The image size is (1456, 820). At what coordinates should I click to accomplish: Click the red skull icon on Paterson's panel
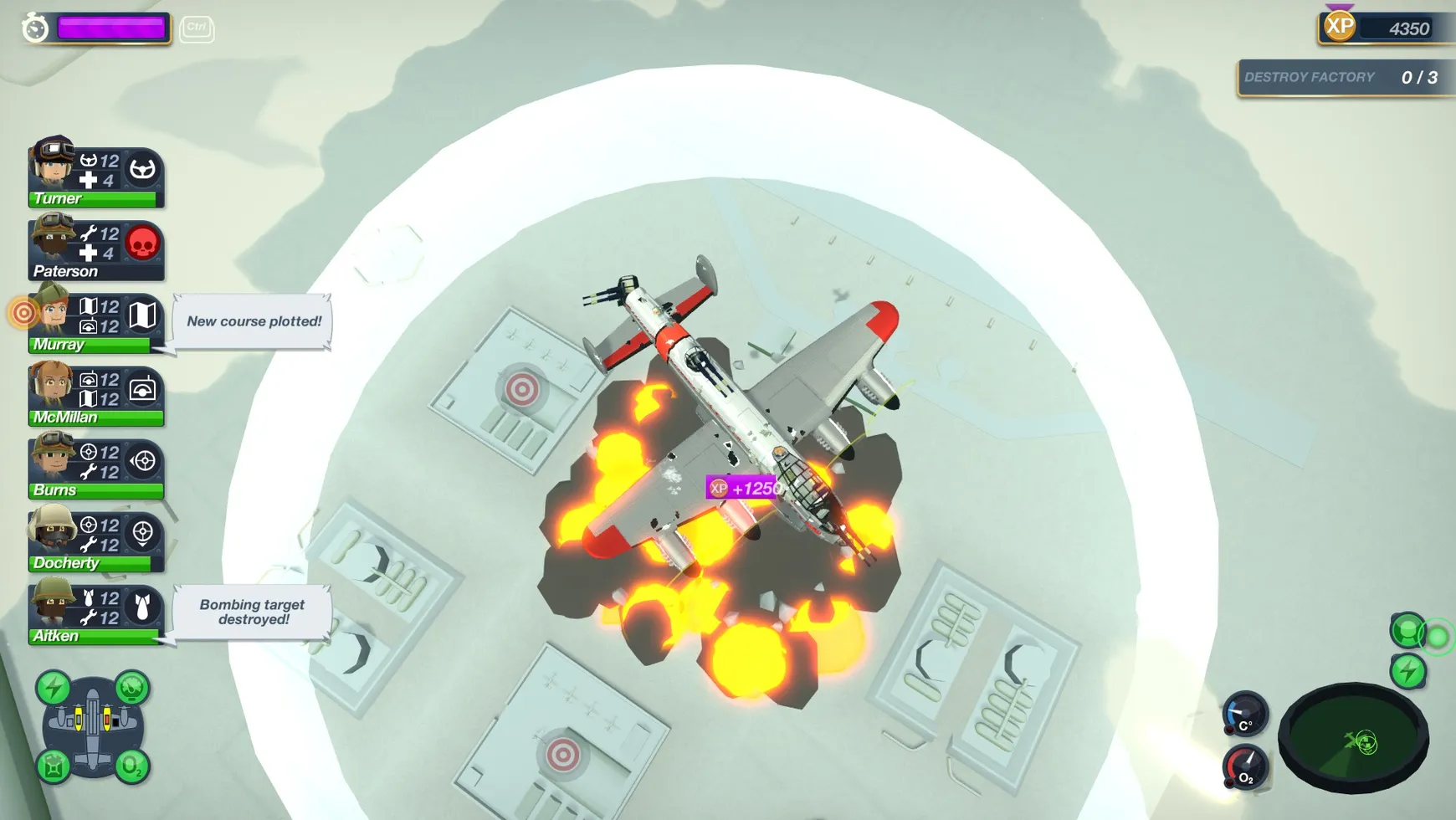[x=142, y=243]
